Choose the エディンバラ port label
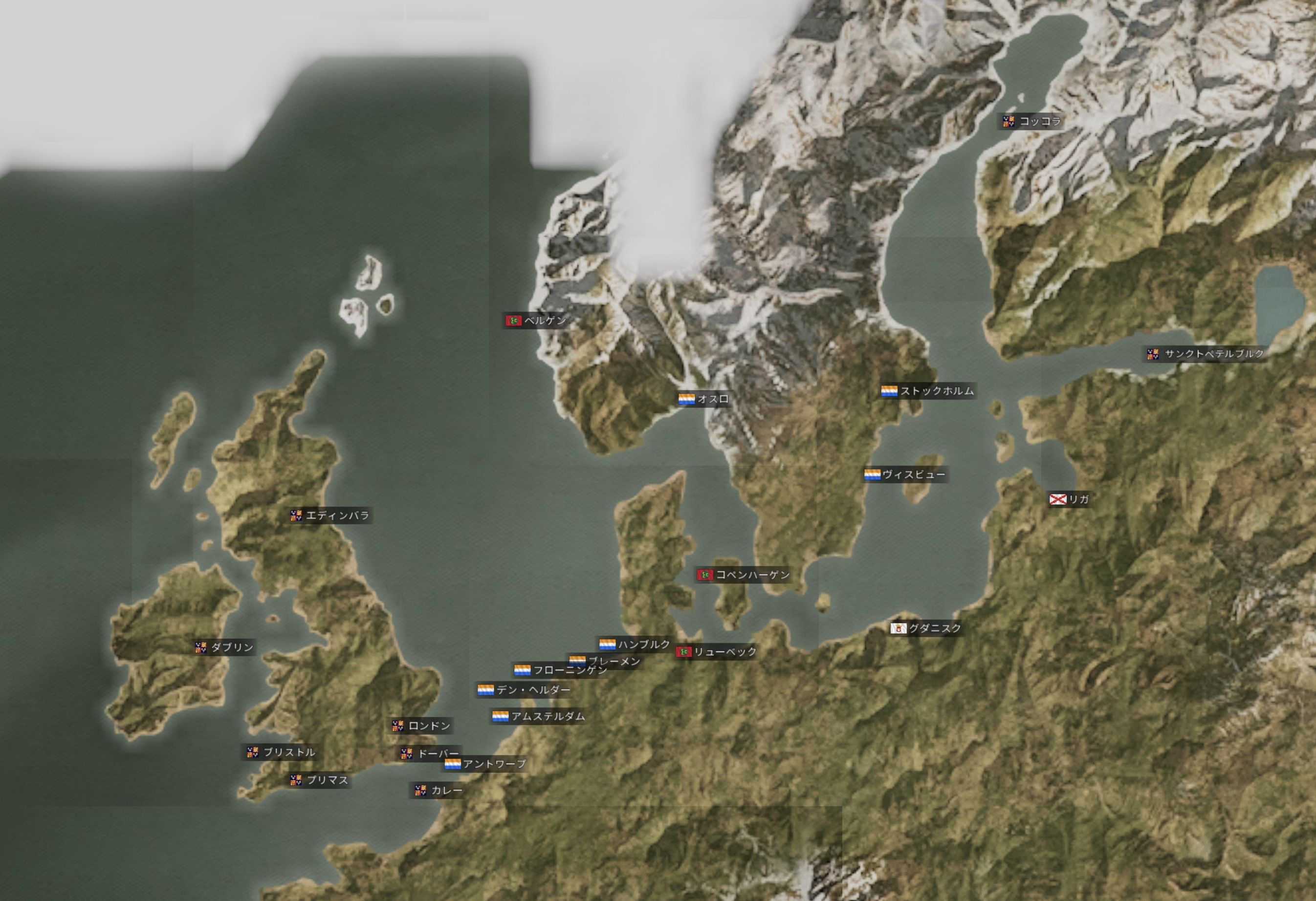The image size is (1316, 901). click(x=329, y=515)
